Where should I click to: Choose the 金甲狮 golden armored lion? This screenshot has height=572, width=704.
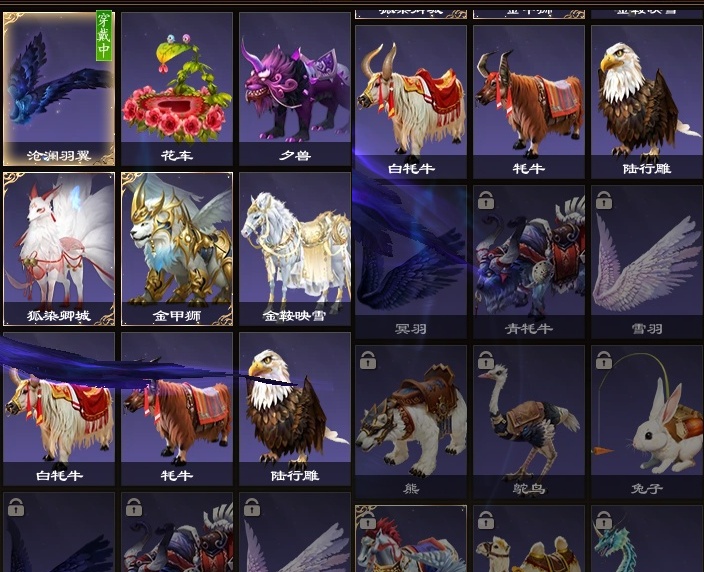[176, 250]
